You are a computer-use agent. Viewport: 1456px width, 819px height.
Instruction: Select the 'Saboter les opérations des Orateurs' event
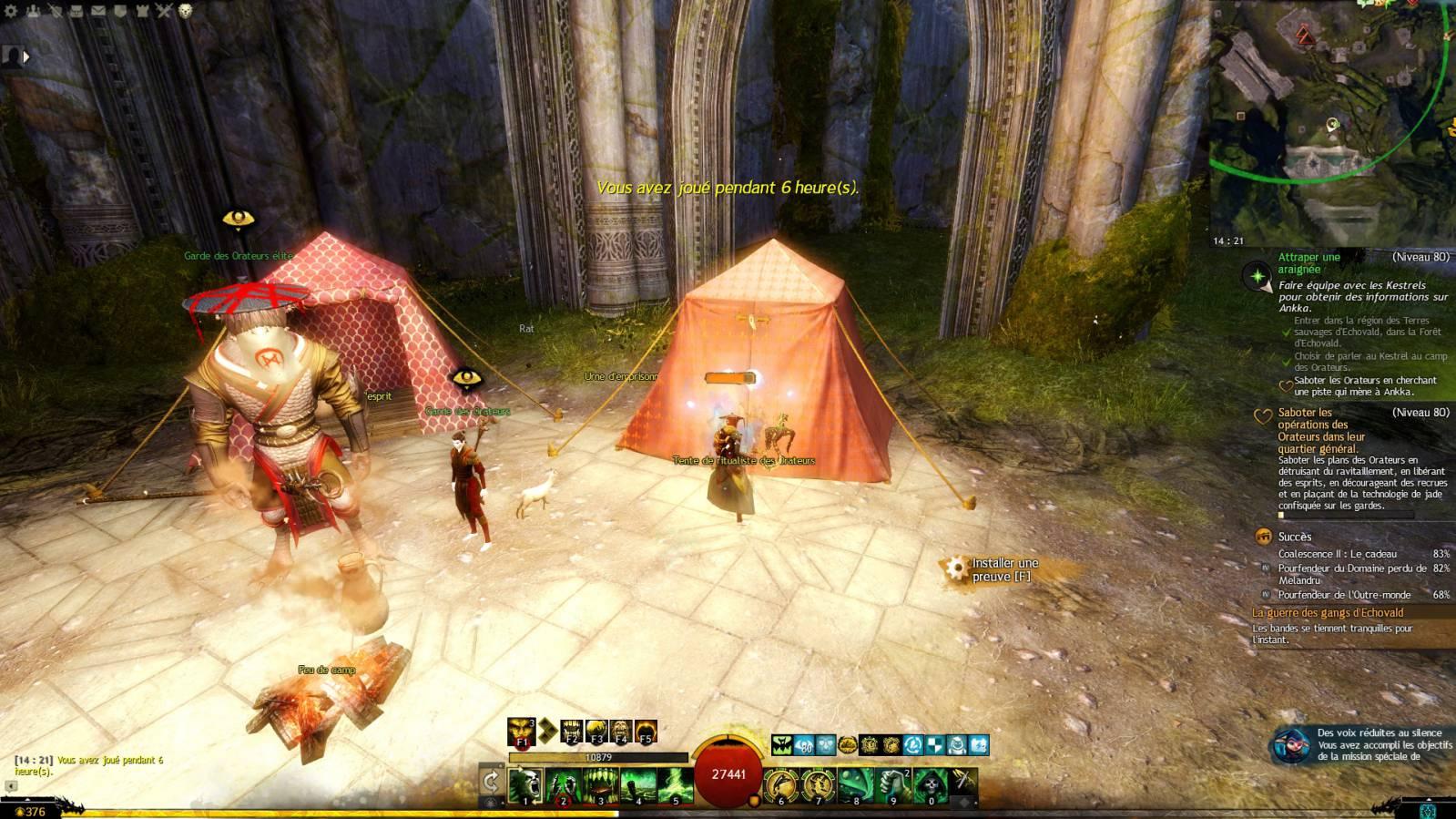coord(1320,430)
